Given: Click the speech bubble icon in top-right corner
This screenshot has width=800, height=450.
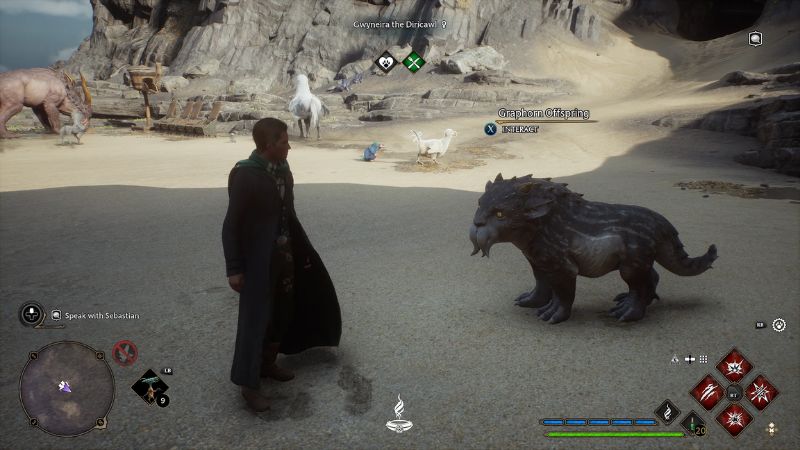Looking at the screenshot, I should tap(756, 39).
